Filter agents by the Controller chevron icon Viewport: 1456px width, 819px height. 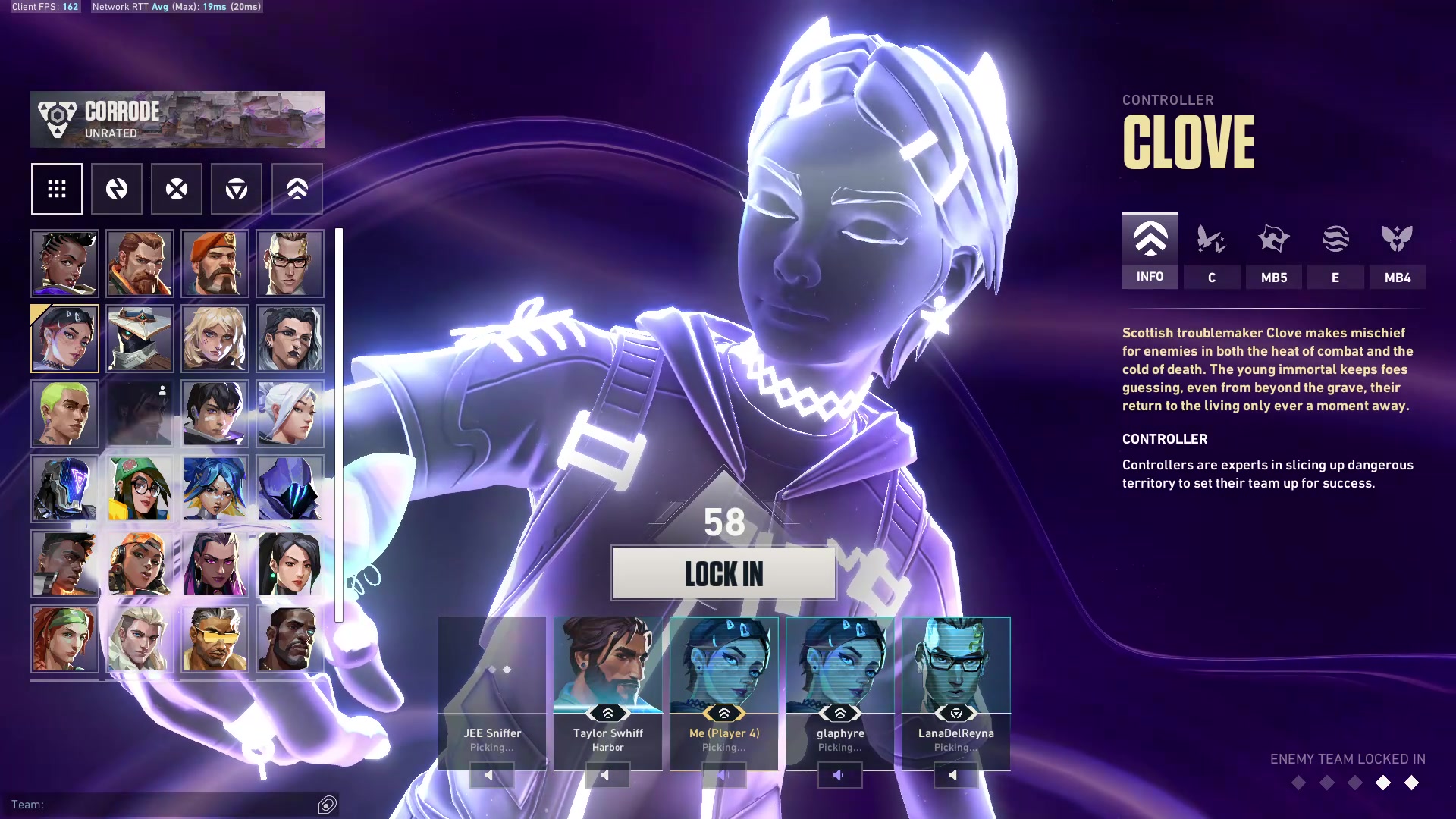click(297, 189)
